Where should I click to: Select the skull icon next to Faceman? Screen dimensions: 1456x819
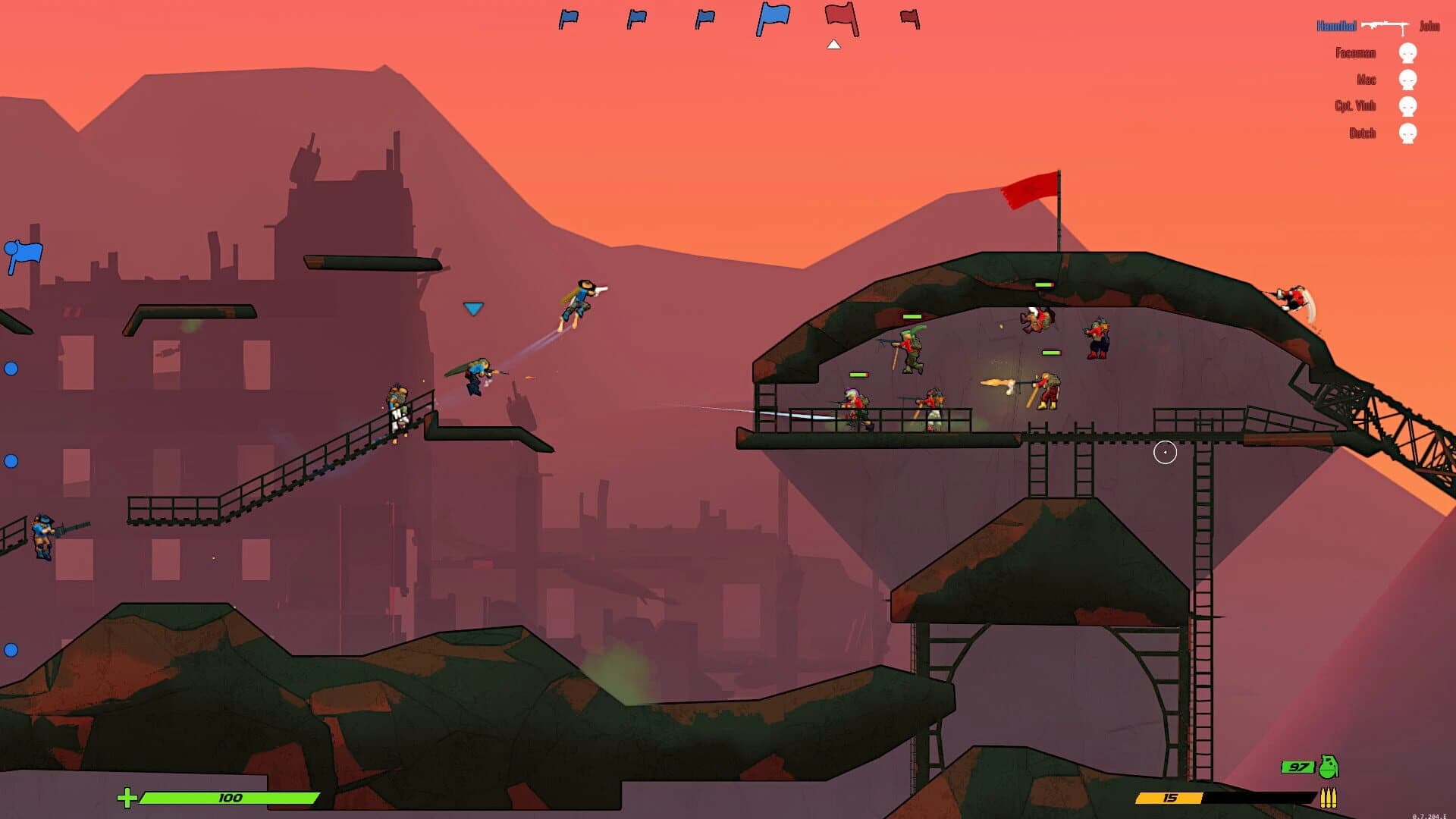click(1409, 53)
